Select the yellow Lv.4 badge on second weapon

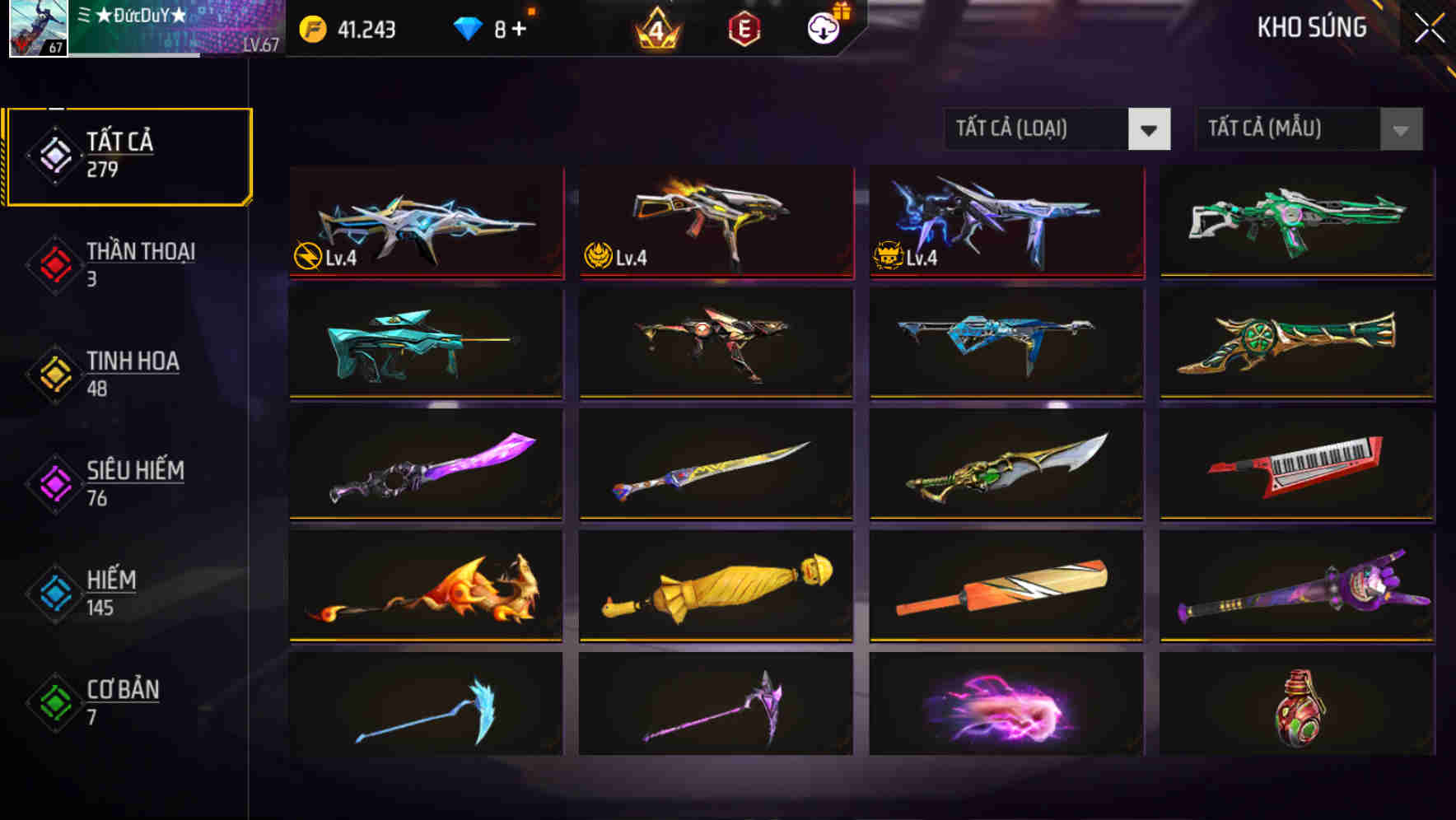click(599, 254)
